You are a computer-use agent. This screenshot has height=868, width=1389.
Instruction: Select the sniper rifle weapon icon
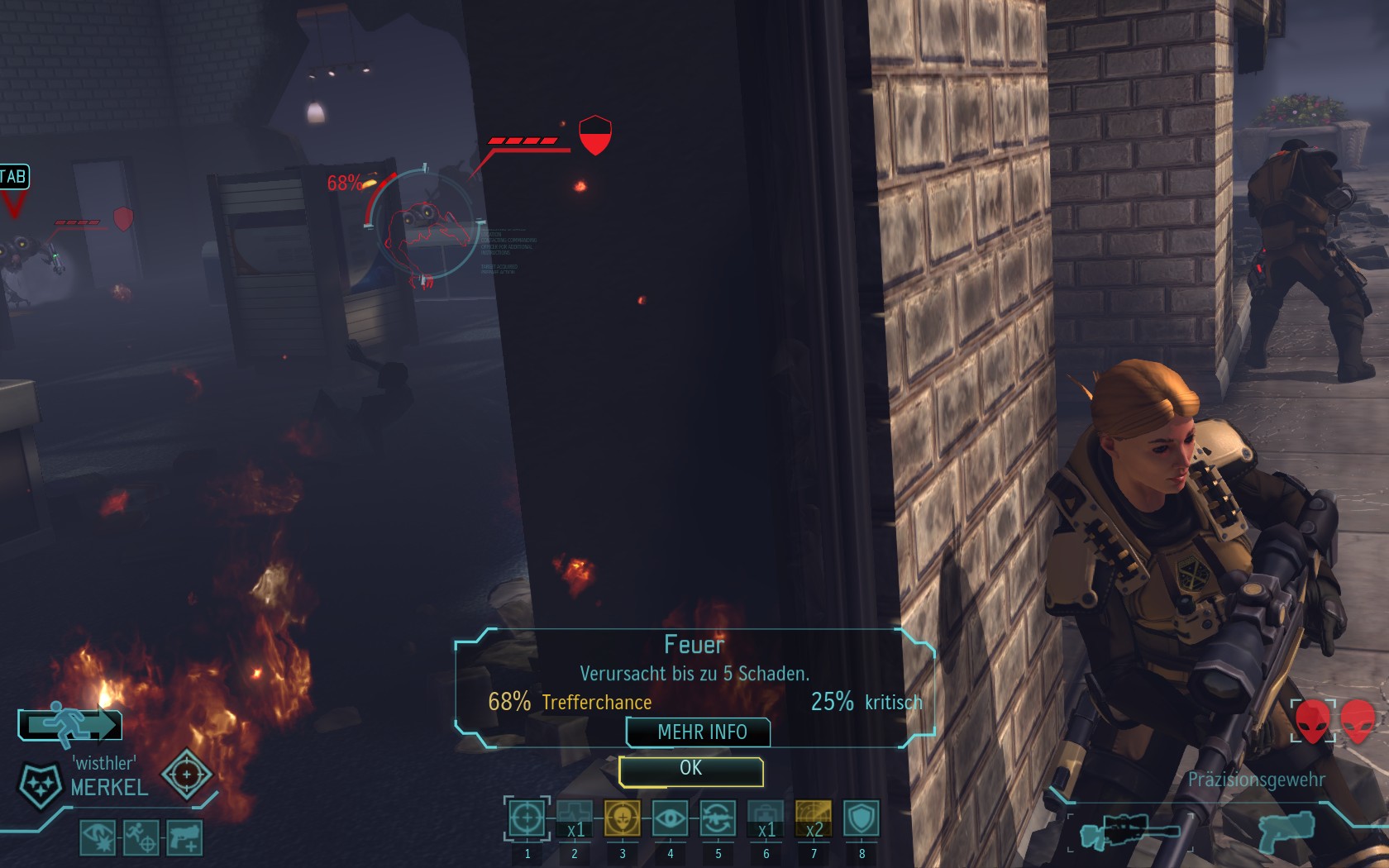point(1129,829)
